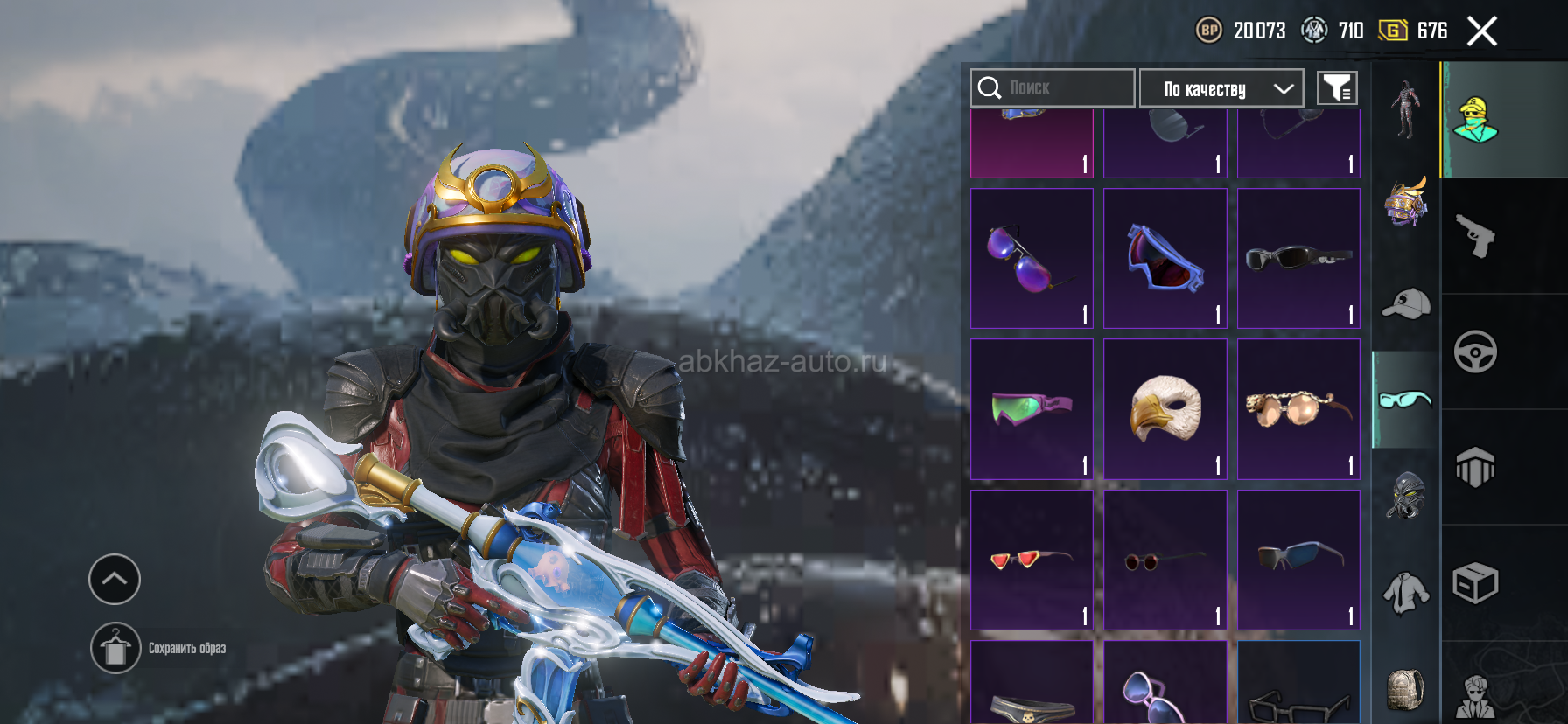Choose the black wraparound sunglasses
The width and height of the screenshot is (1568, 724).
coord(1298,259)
